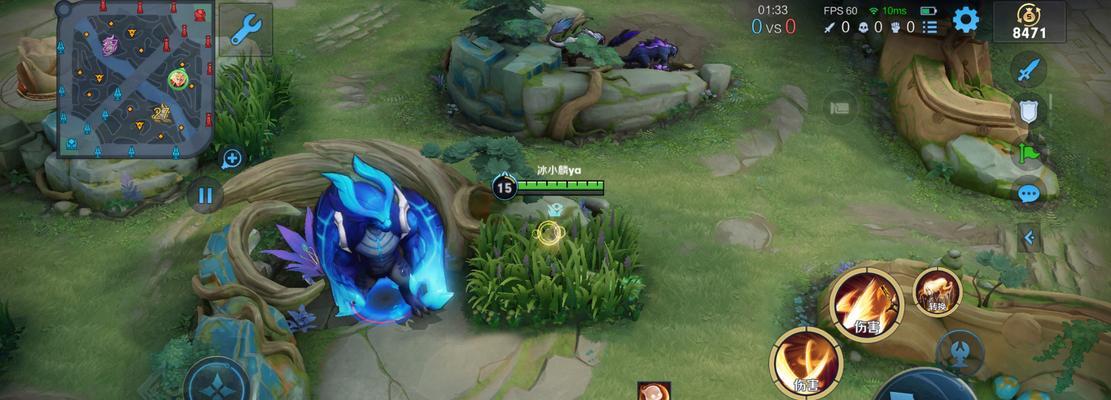This screenshot has width=1111, height=400.
Task: Open the shop via gold counter
Action: (1028, 22)
